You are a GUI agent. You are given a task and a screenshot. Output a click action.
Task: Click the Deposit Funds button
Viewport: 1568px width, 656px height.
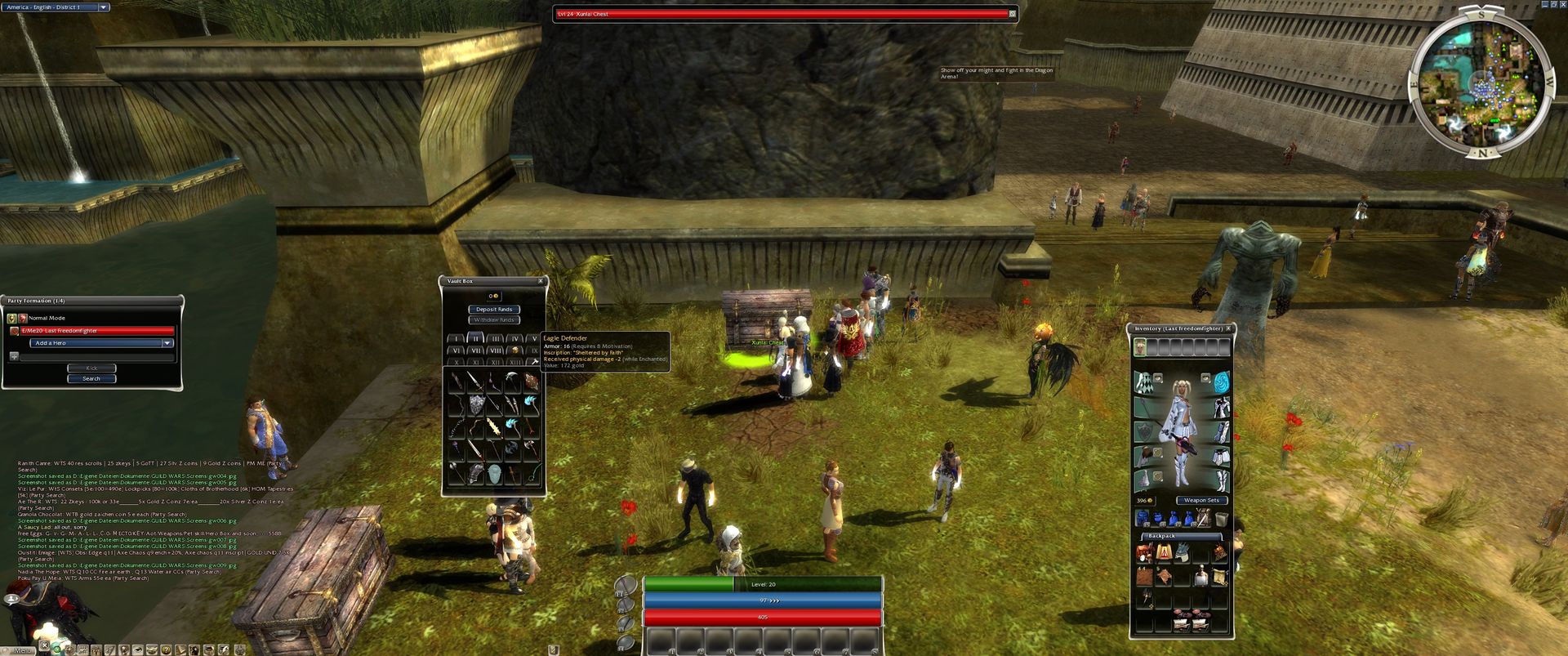point(494,310)
